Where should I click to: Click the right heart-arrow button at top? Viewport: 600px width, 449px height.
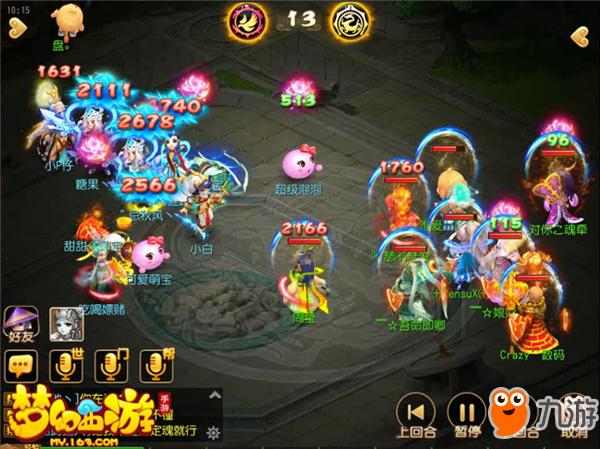click(580, 37)
